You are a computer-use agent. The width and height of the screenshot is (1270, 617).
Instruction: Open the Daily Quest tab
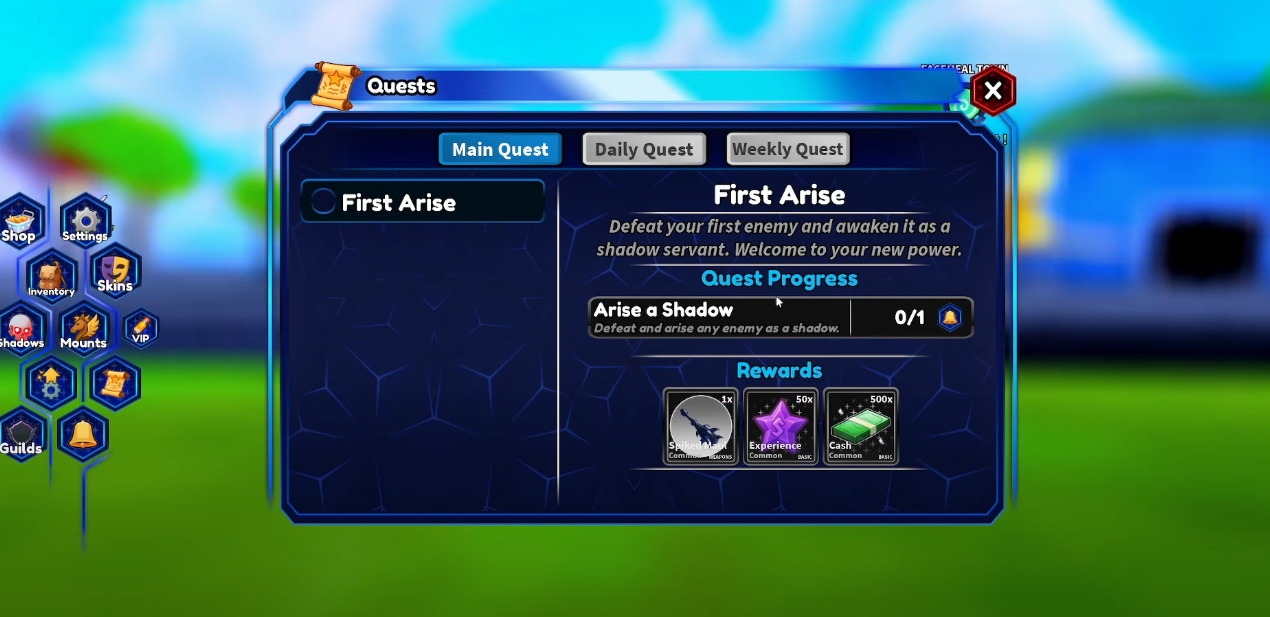[644, 149]
